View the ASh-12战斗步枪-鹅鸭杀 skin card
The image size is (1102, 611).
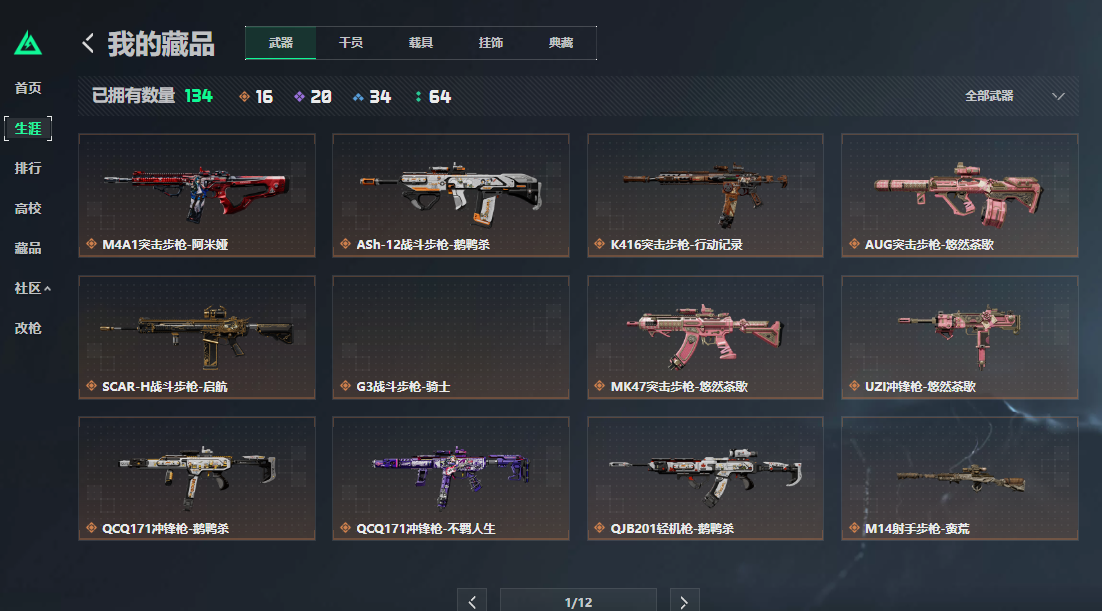(451, 195)
